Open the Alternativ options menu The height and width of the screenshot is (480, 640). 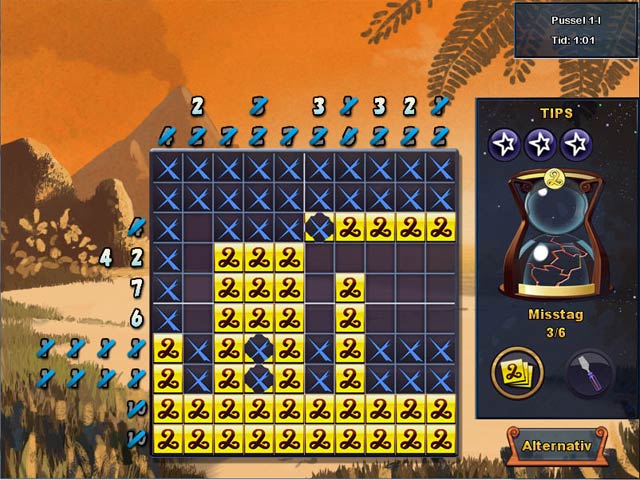pos(557,446)
